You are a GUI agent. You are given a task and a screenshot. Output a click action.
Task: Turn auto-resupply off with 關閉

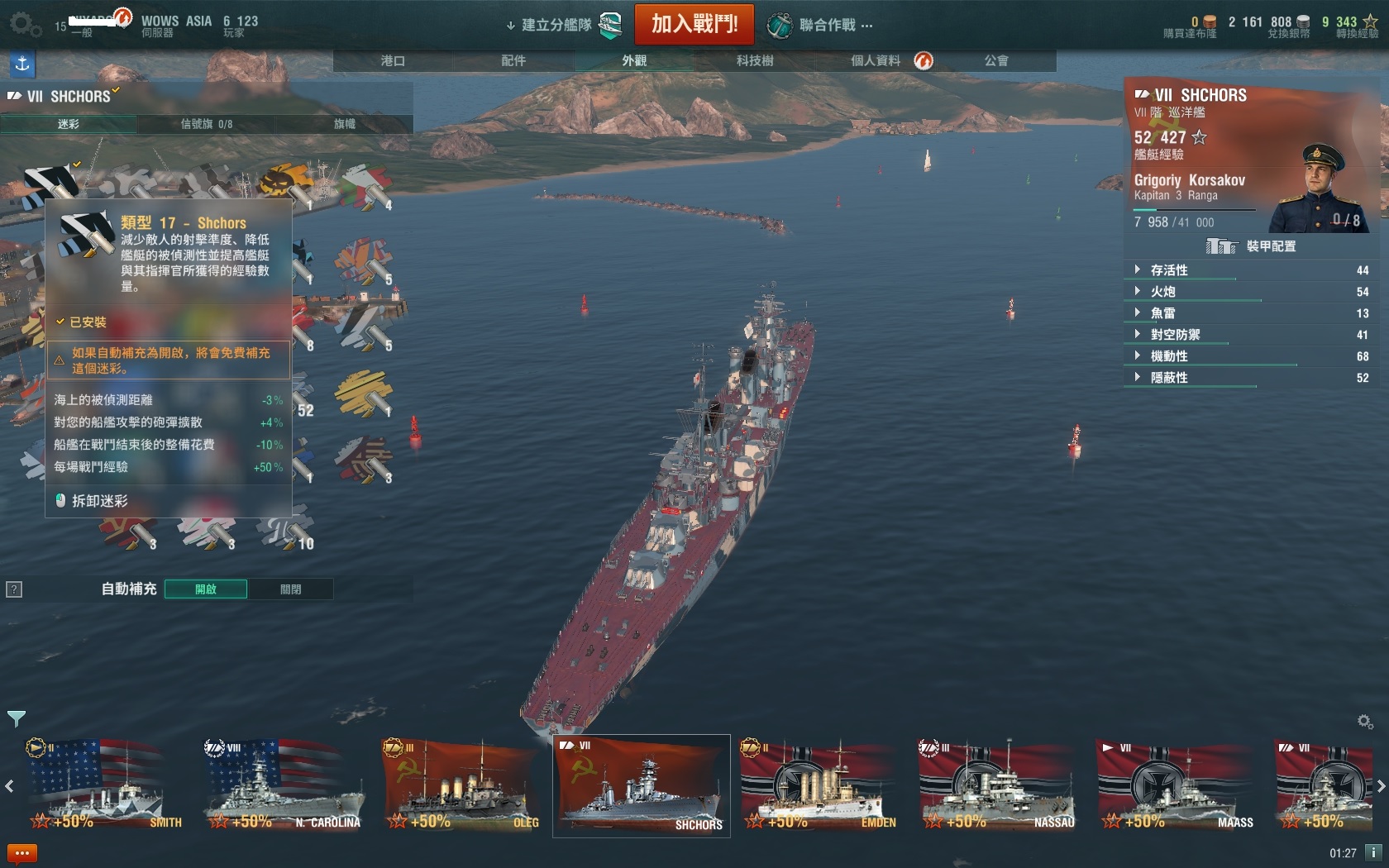coord(290,589)
